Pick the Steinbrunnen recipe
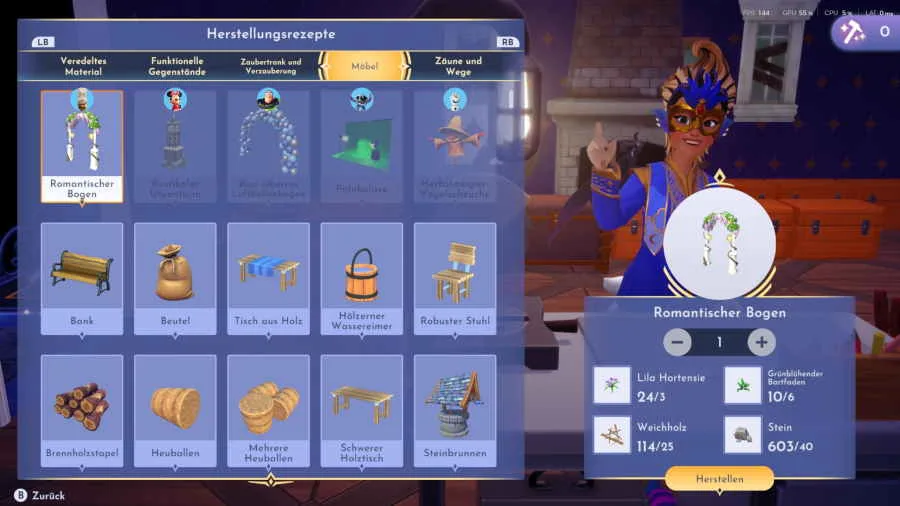900x506 pixels. (x=455, y=410)
